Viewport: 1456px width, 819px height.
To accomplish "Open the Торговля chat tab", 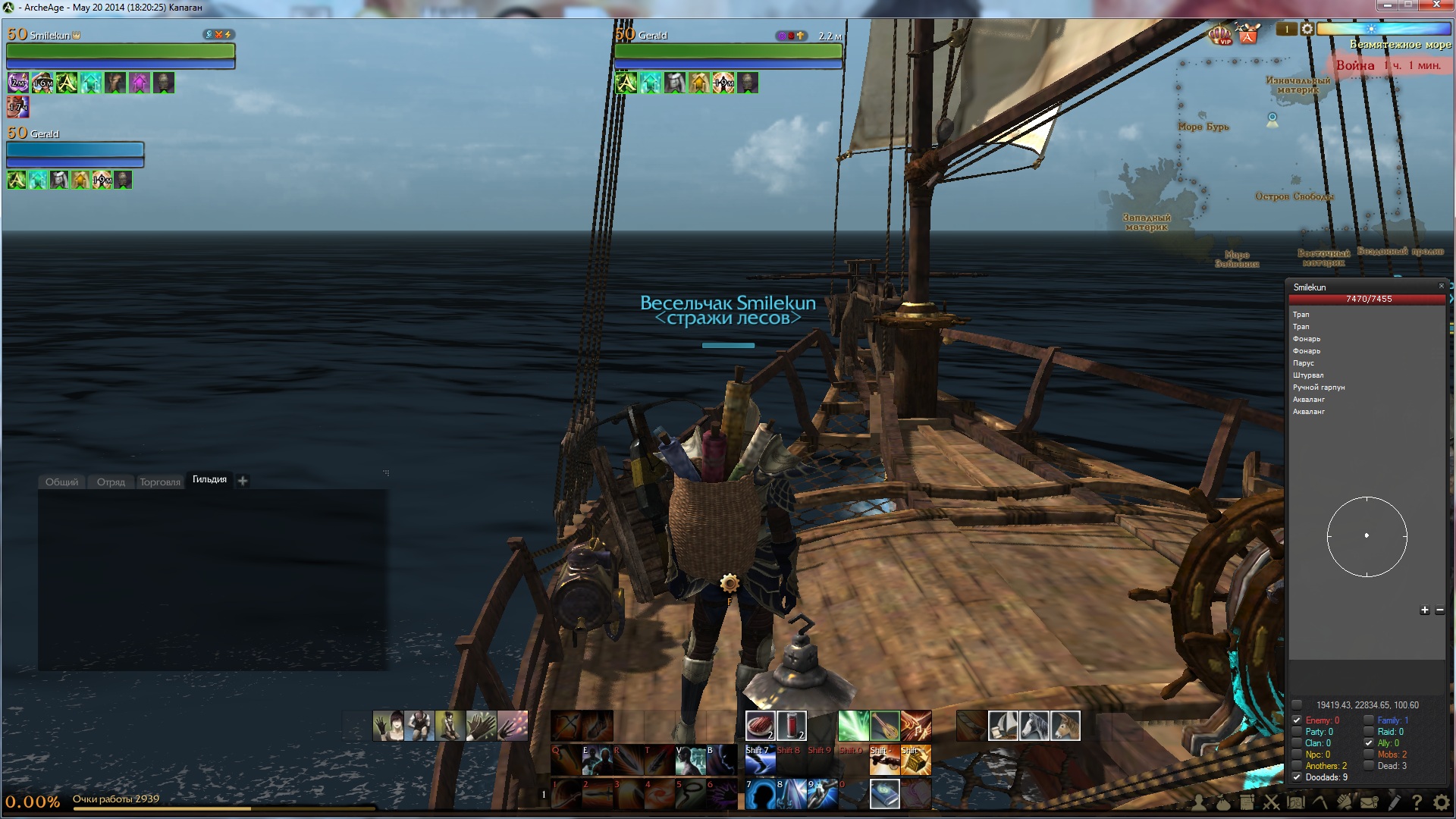I will pyautogui.click(x=160, y=482).
